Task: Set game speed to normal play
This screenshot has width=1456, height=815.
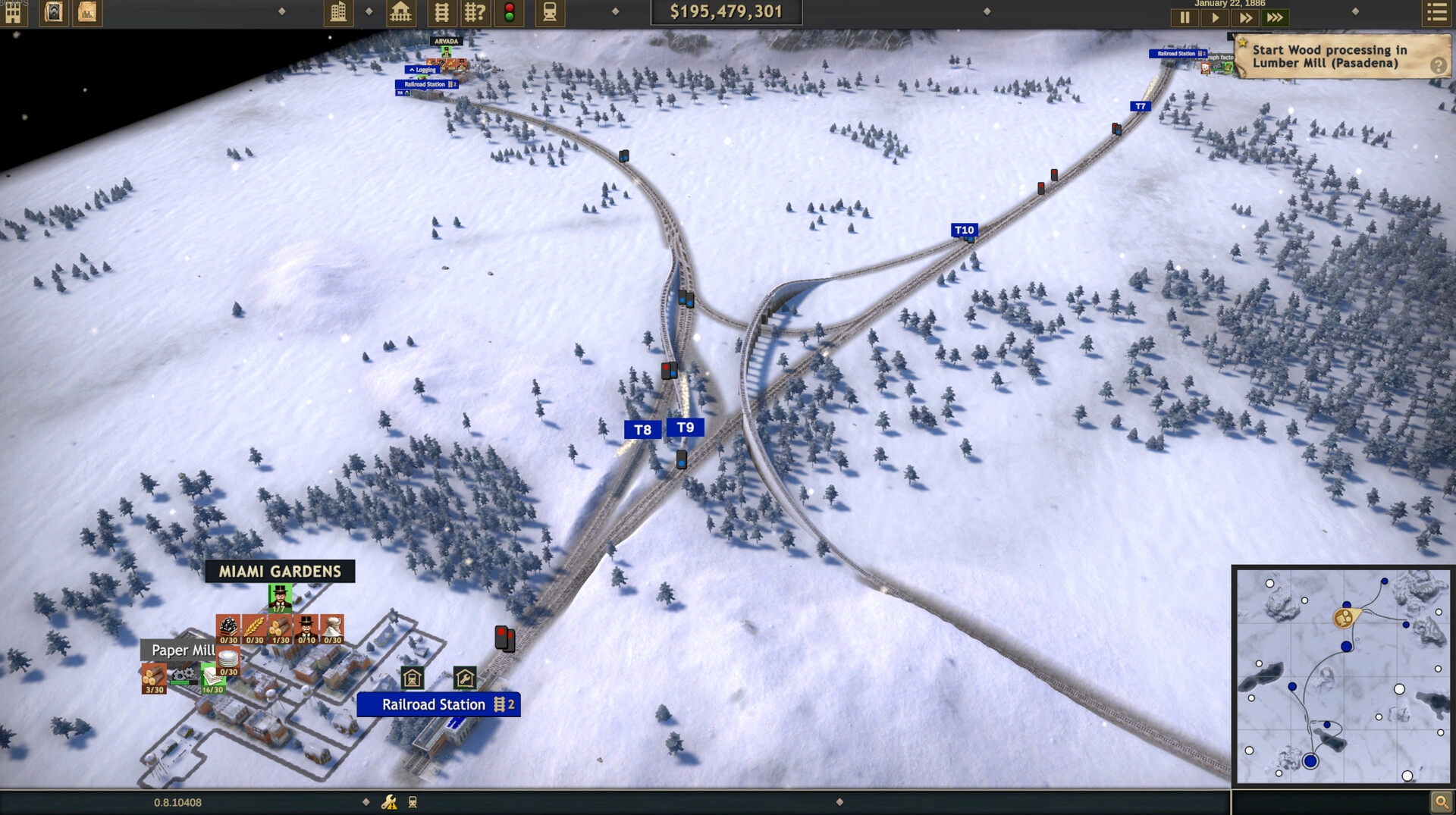Action: coord(1215,17)
